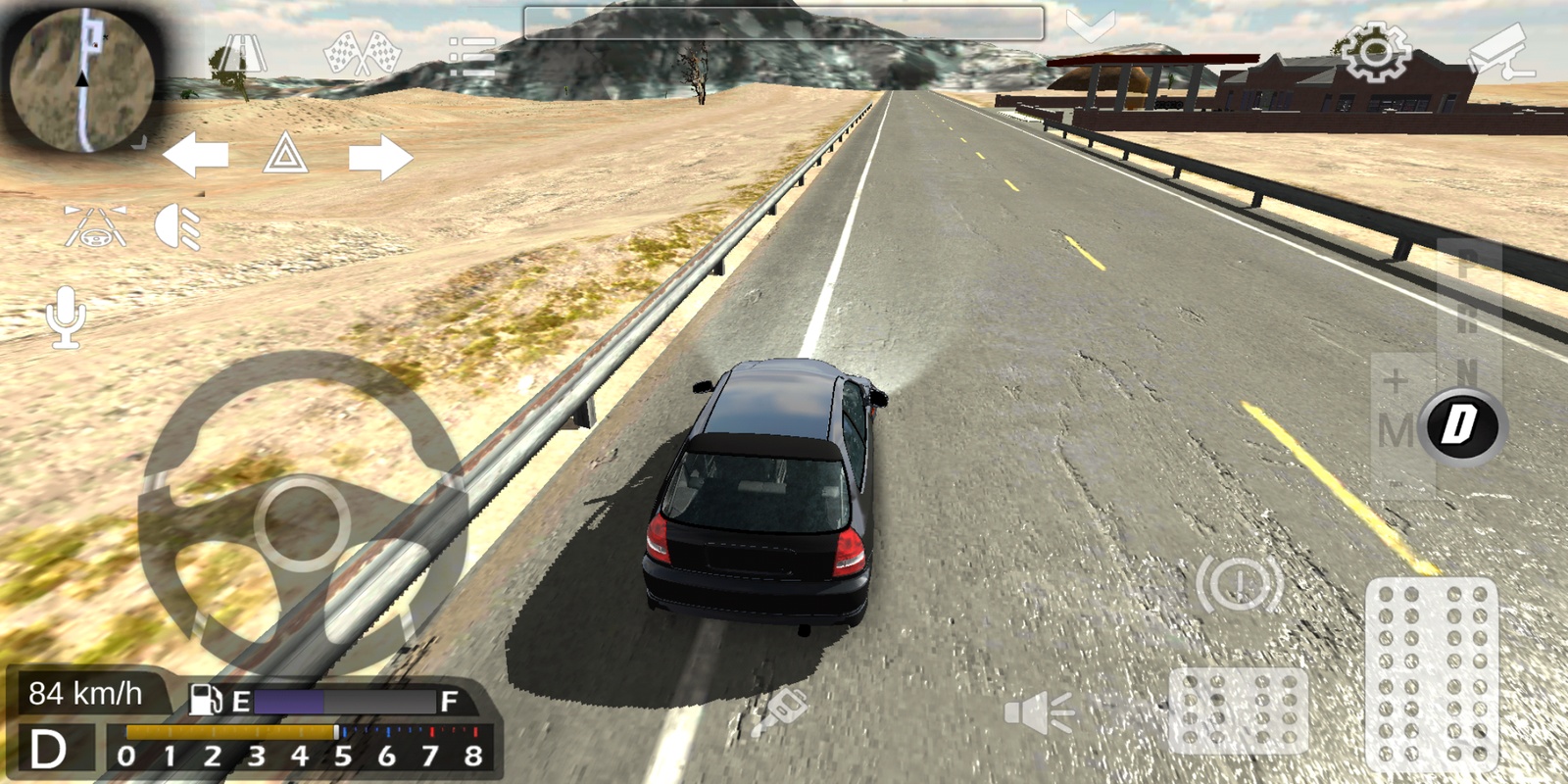This screenshot has width=1568, height=784.
Task: Select the D gear shifter knob
Action: (x=1461, y=425)
